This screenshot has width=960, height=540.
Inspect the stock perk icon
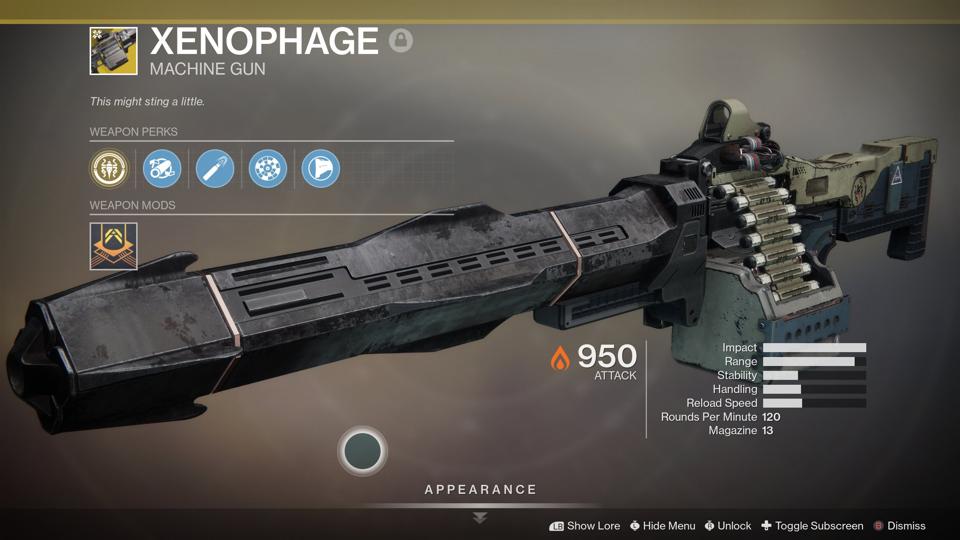coord(321,169)
